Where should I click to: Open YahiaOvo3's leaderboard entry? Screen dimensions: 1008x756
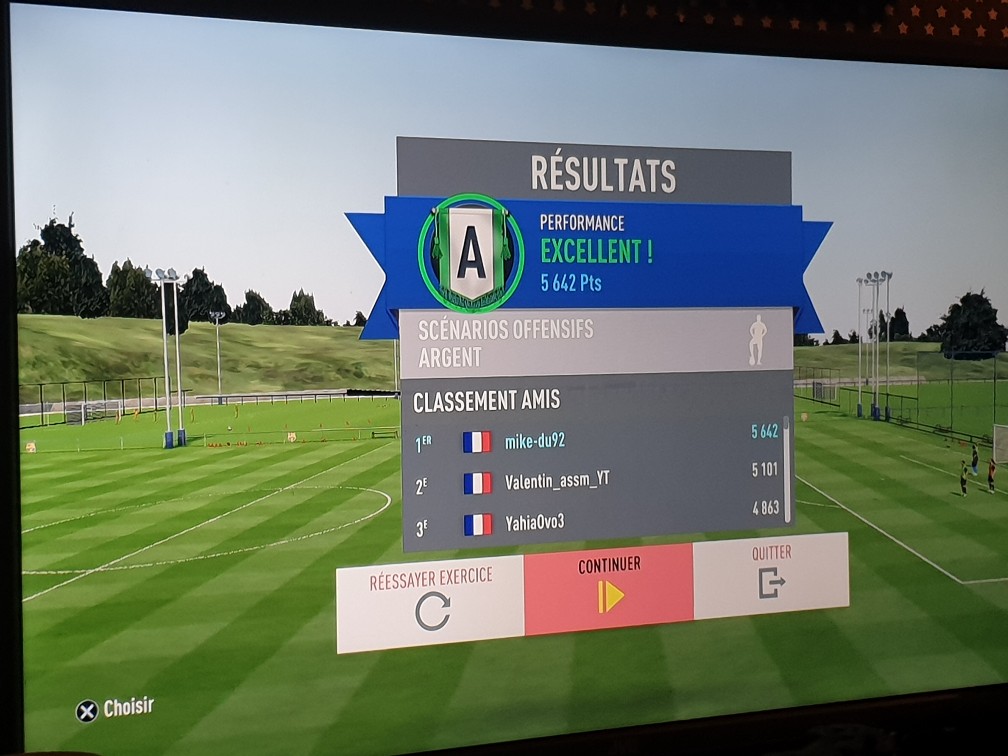pyautogui.click(x=596, y=521)
